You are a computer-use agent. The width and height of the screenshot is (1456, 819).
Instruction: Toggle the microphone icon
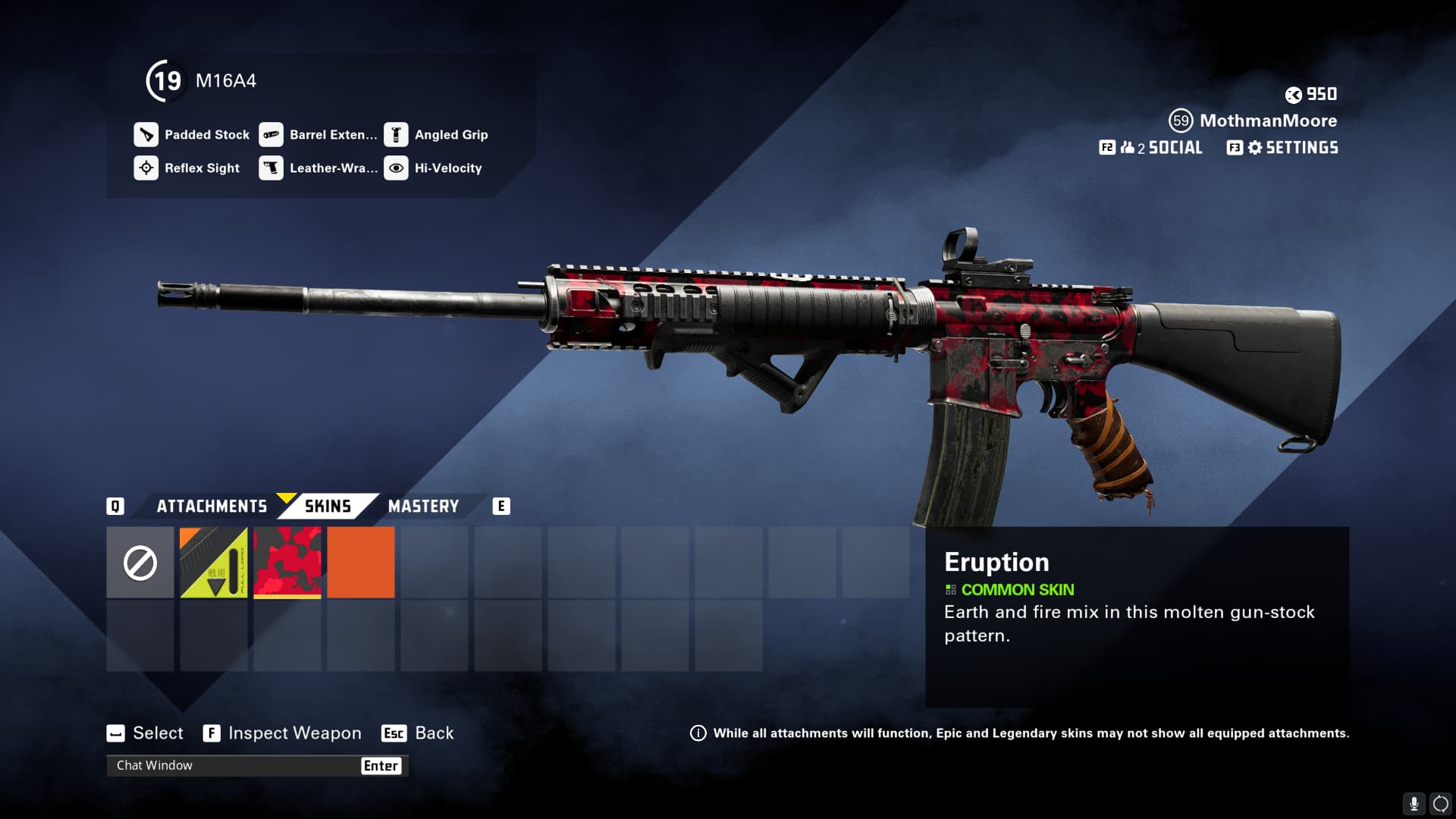(x=1414, y=803)
